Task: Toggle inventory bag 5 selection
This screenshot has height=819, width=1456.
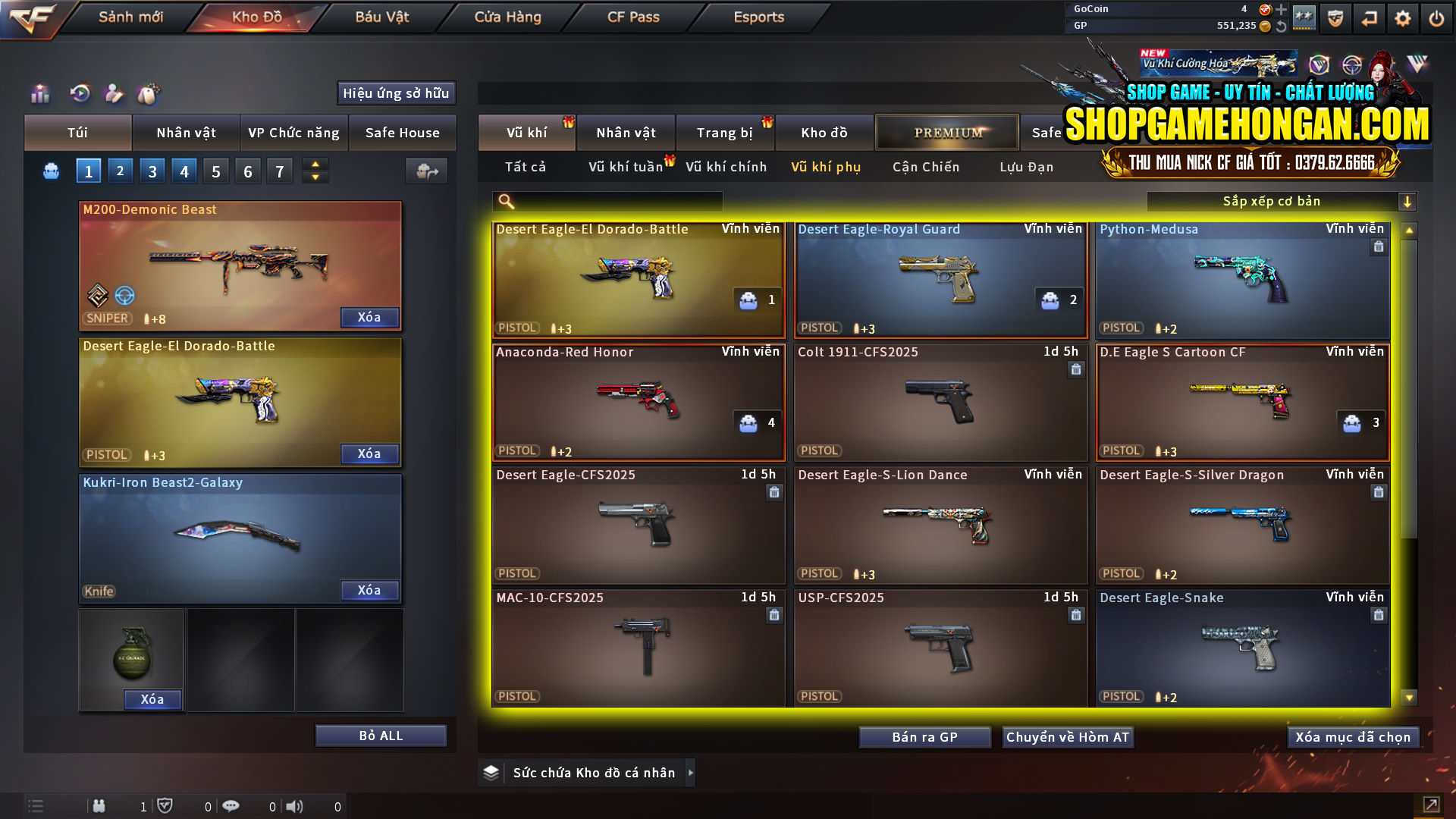Action: [215, 171]
